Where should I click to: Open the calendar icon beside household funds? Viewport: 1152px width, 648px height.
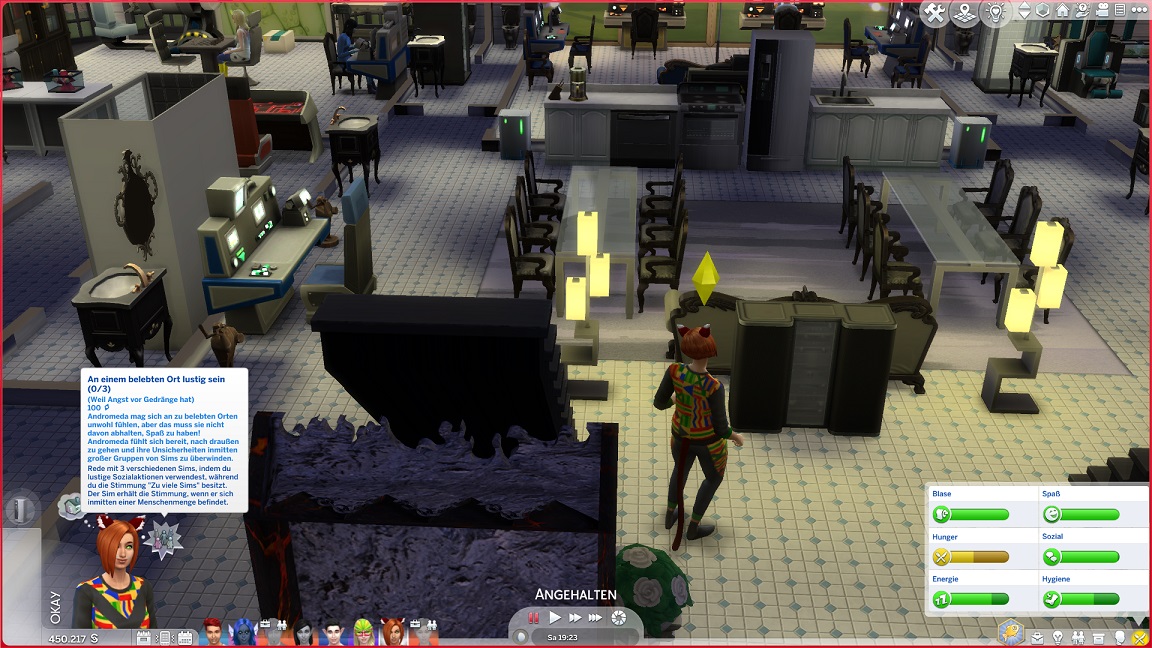click(x=143, y=637)
